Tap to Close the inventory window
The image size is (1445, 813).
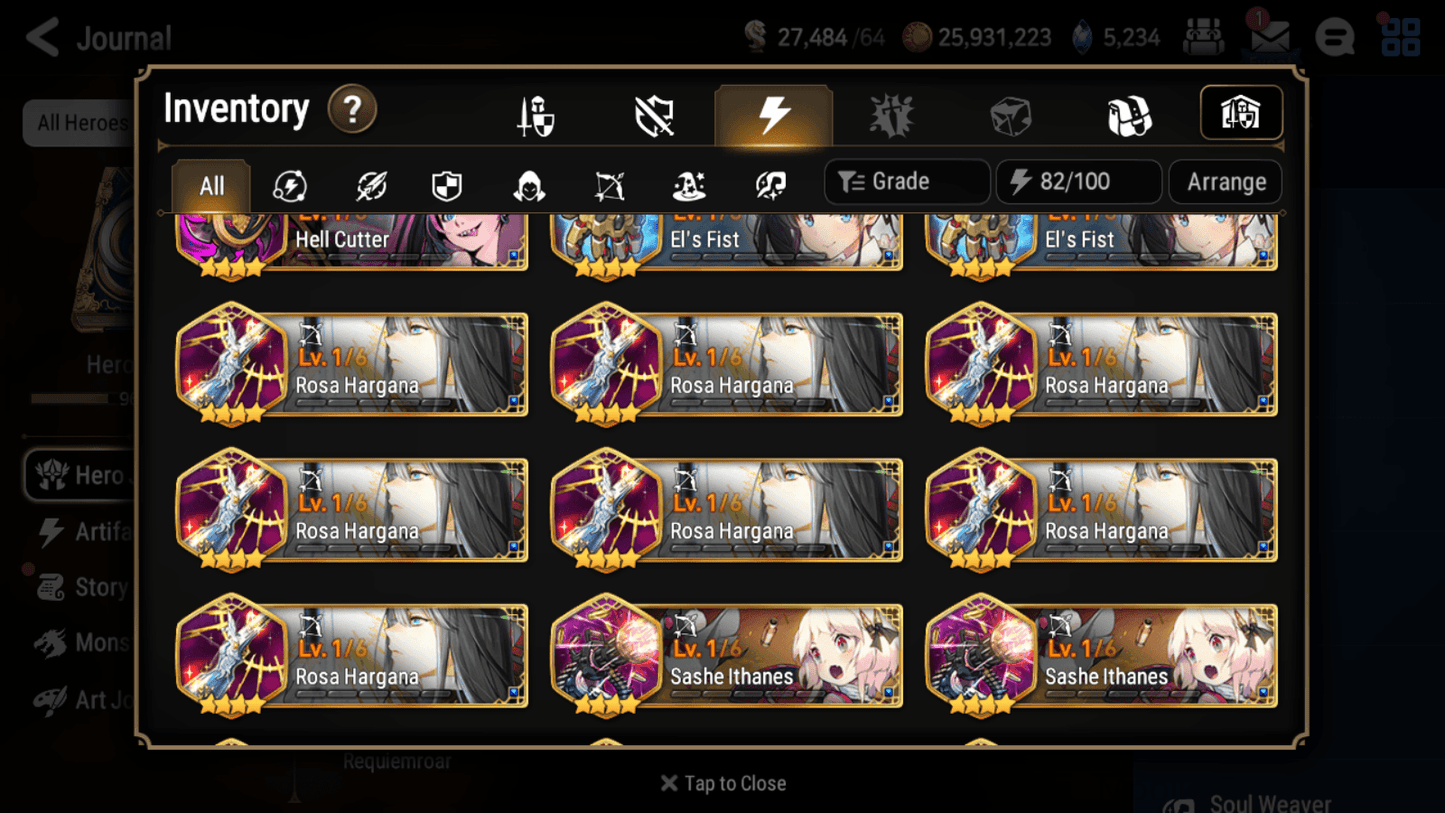point(722,783)
